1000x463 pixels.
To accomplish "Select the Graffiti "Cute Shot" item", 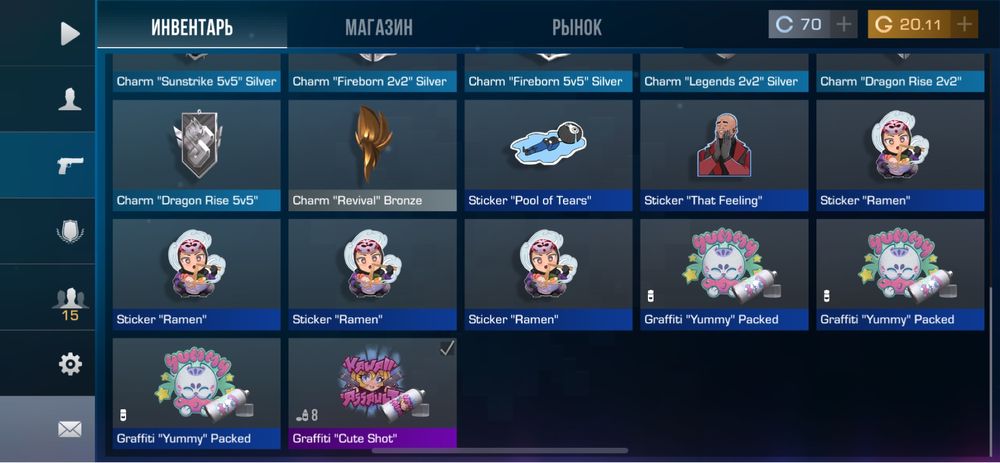I will pyautogui.click(x=372, y=392).
